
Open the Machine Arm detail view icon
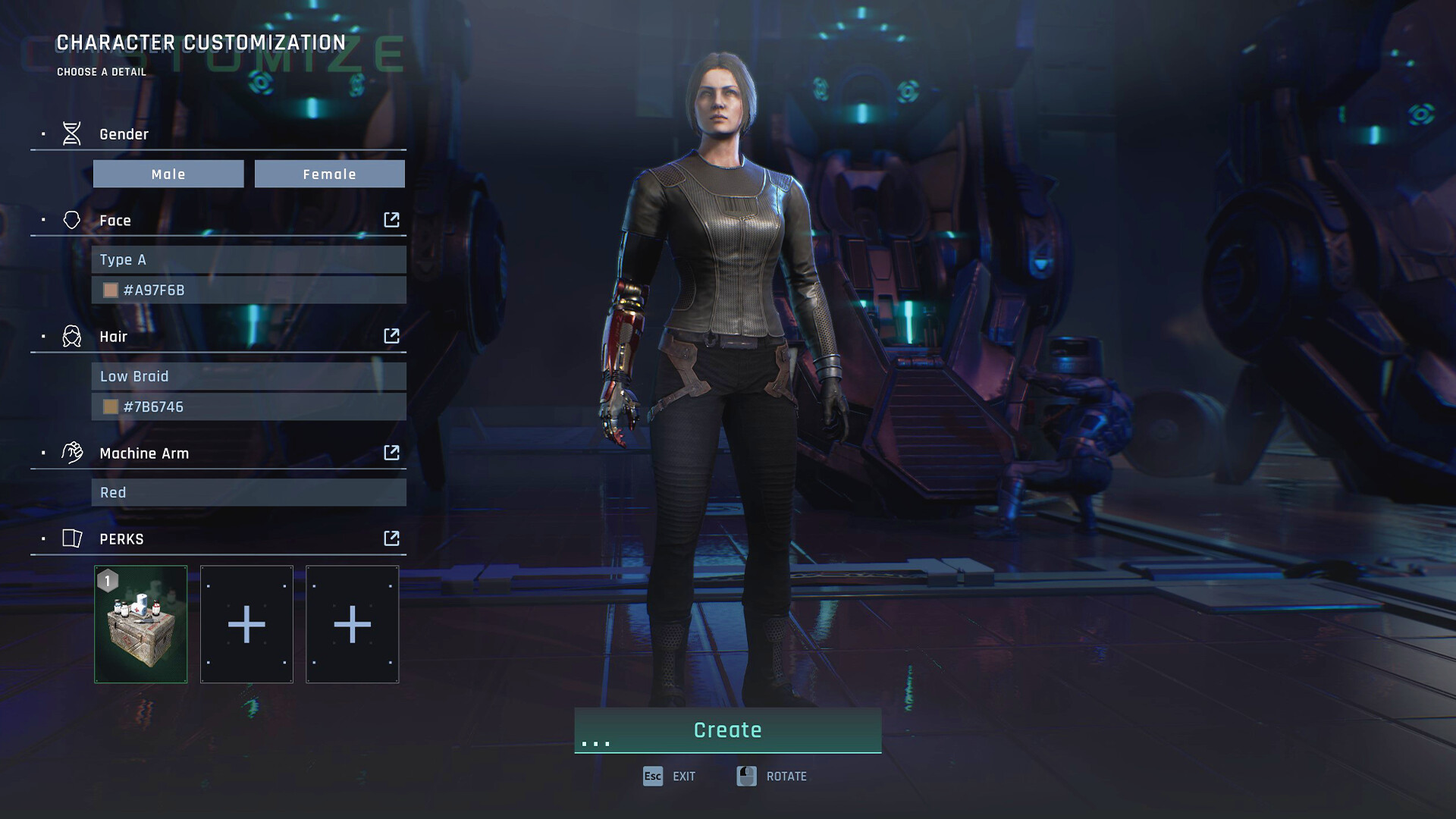coord(391,452)
